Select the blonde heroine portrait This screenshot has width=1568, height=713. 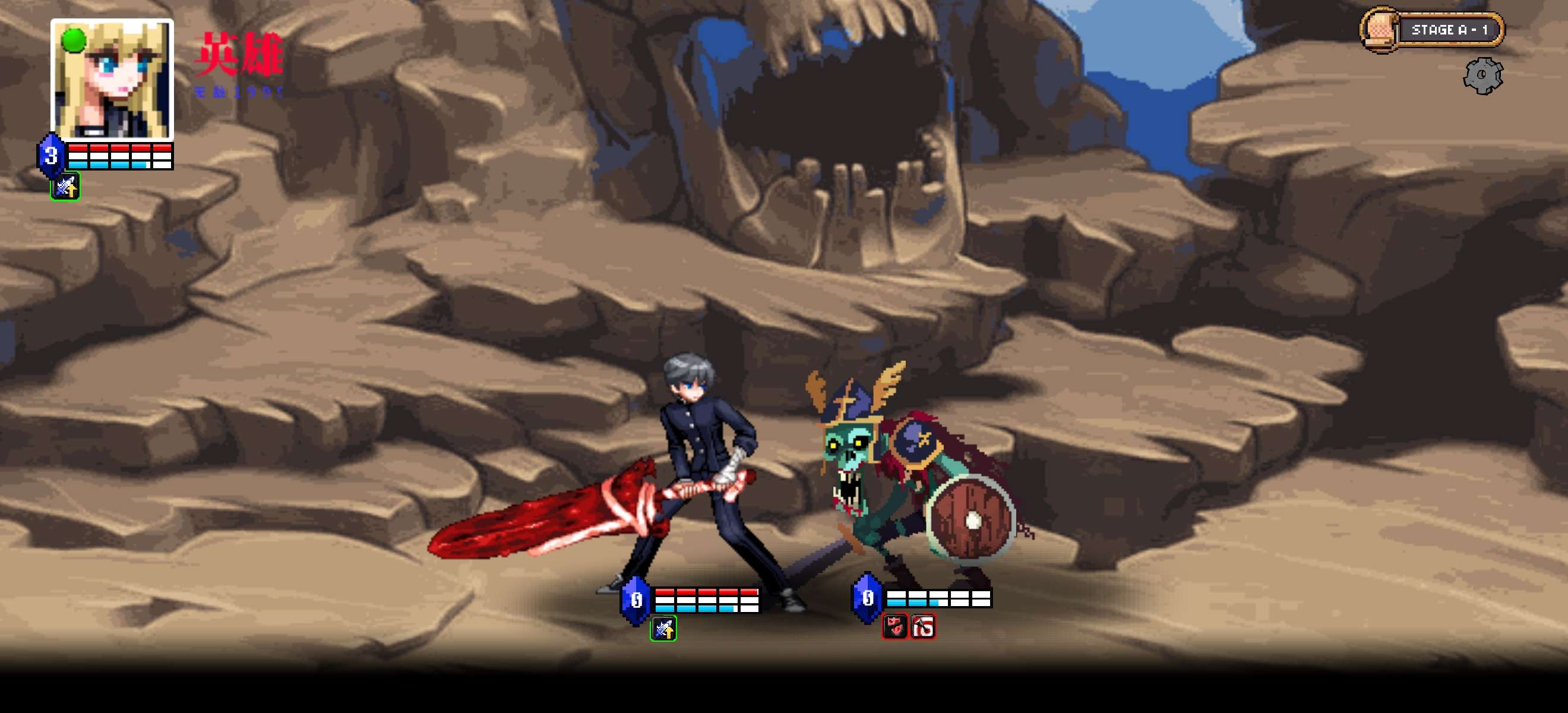coord(112,79)
